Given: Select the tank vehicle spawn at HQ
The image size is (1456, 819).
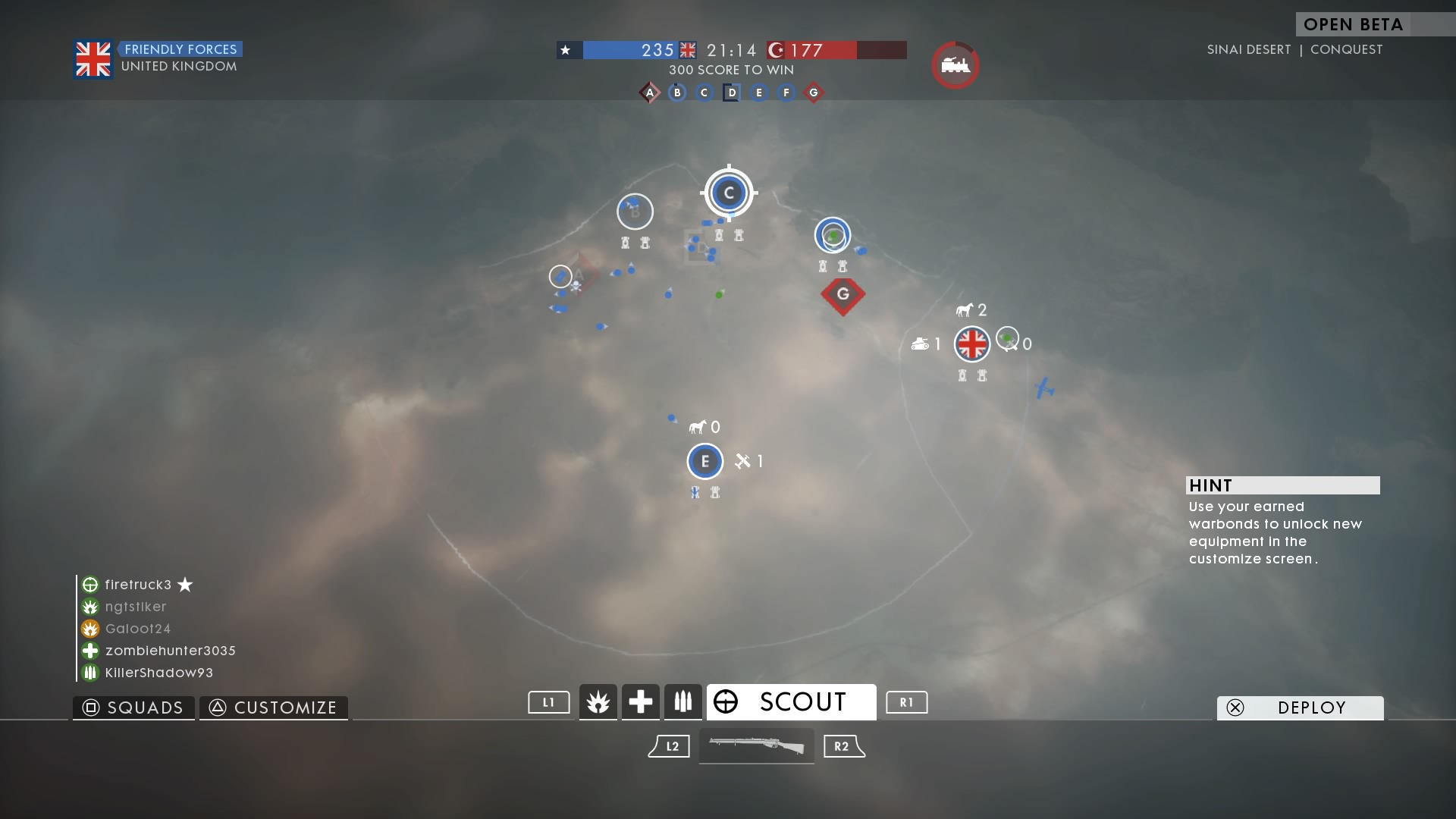Looking at the screenshot, I should (x=921, y=344).
